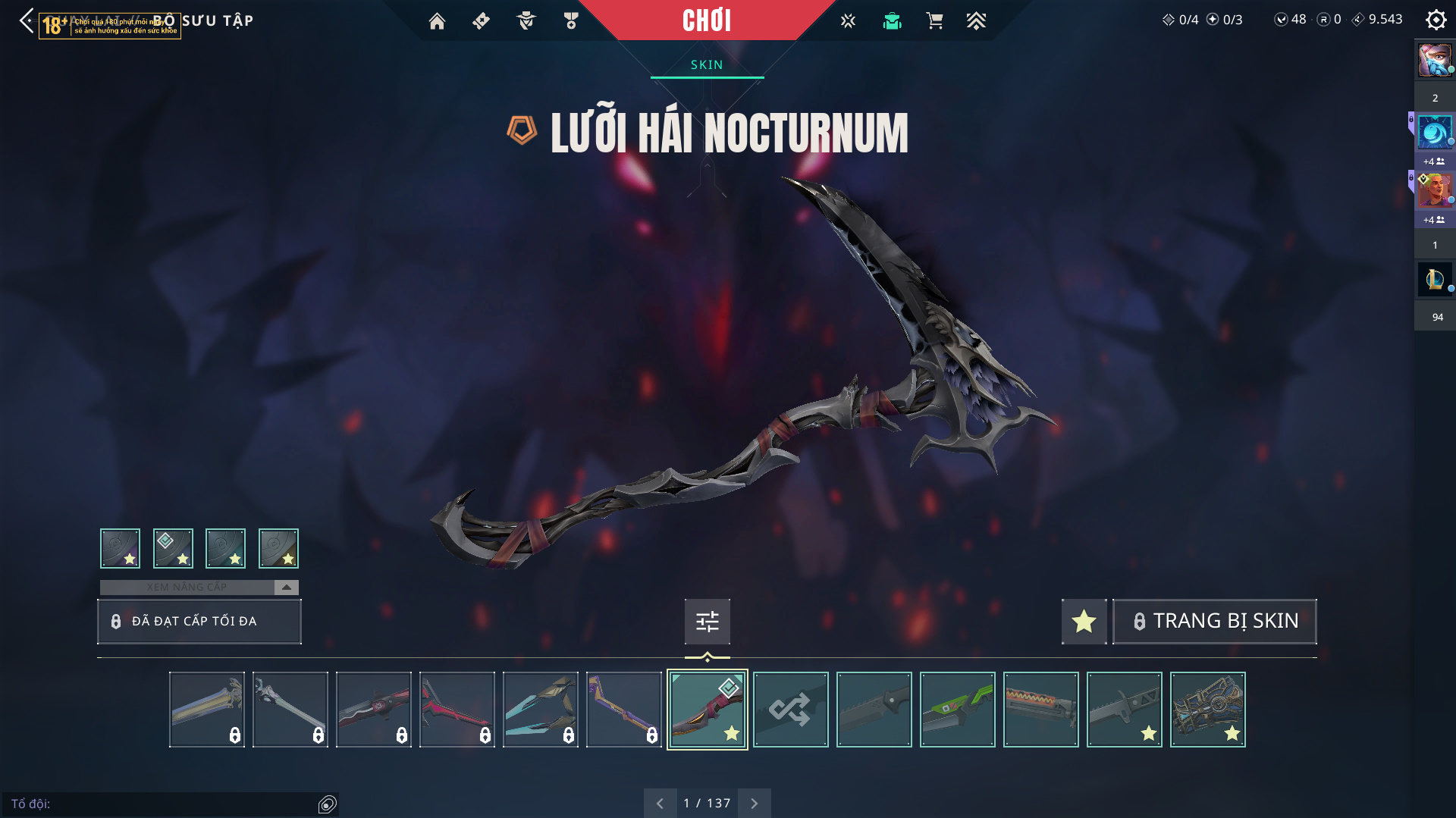The image size is (1456, 818).
Task: Select the ornate gold gauntlet skin
Action: pos(1207,710)
